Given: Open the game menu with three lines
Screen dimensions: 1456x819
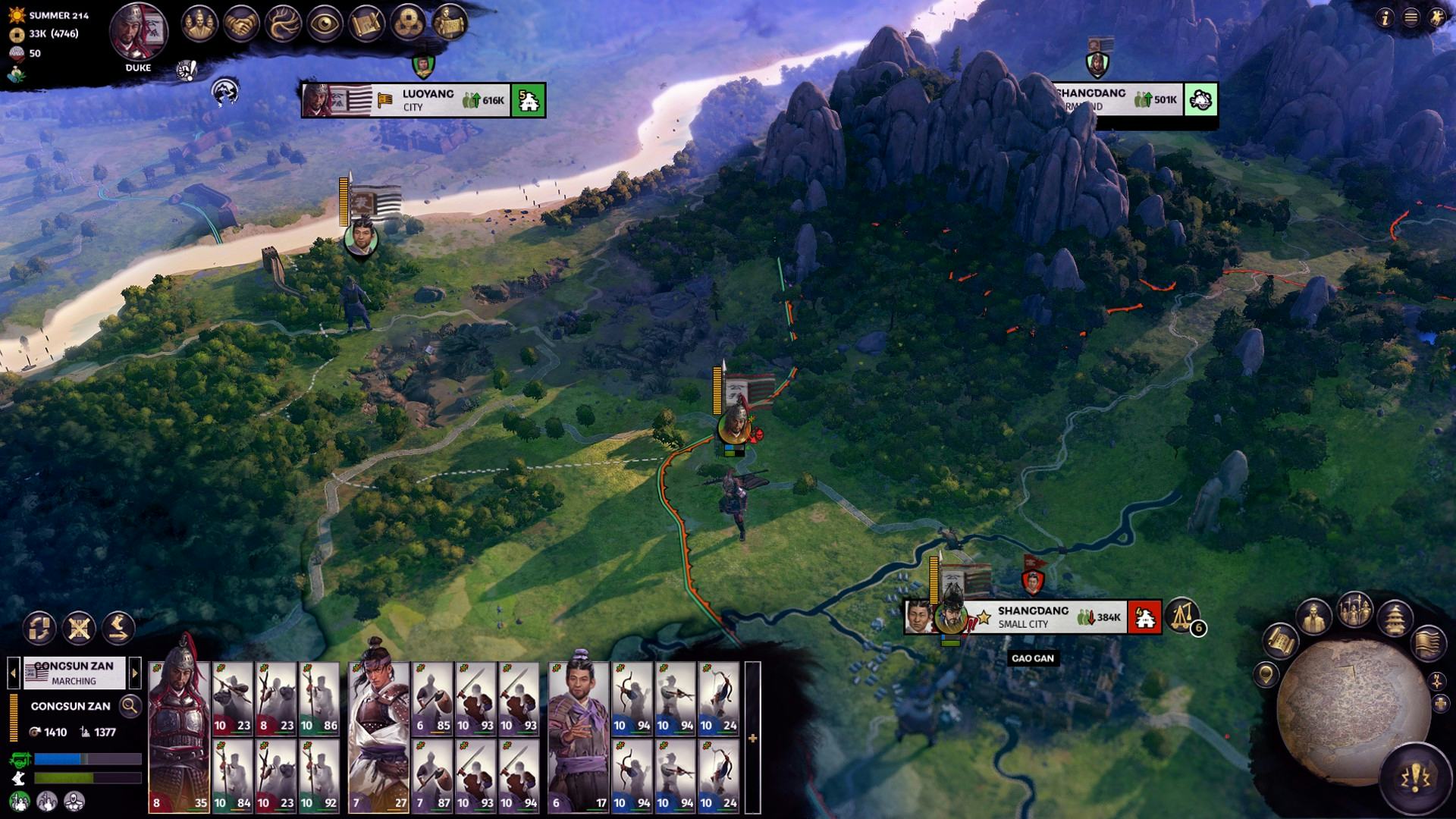Looking at the screenshot, I should [x=1410, y=18].
